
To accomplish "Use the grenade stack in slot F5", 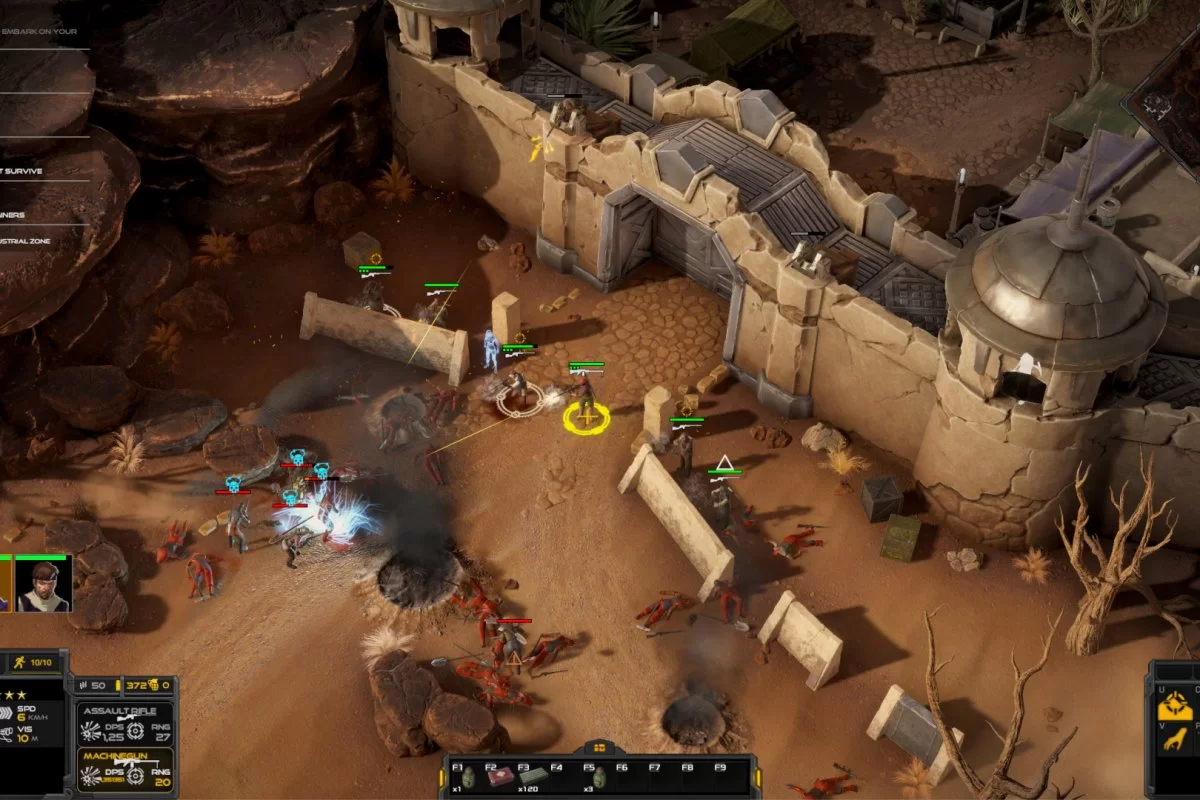I will (x=597, y=777).
